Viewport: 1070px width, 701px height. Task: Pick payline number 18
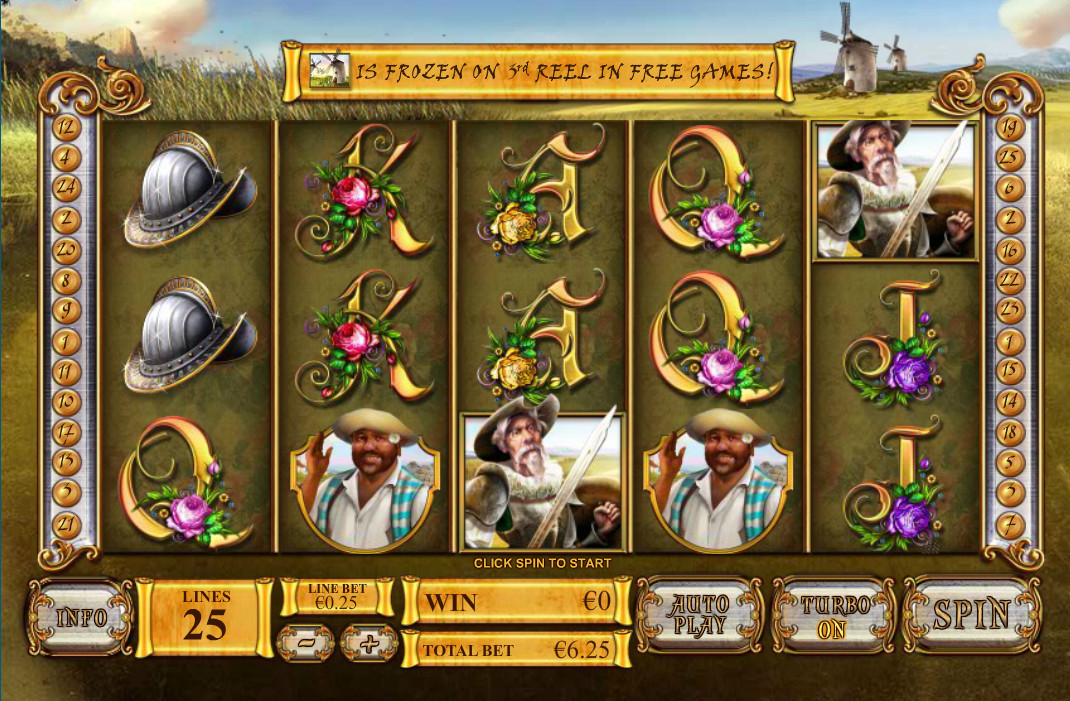tap(1010, 433)
